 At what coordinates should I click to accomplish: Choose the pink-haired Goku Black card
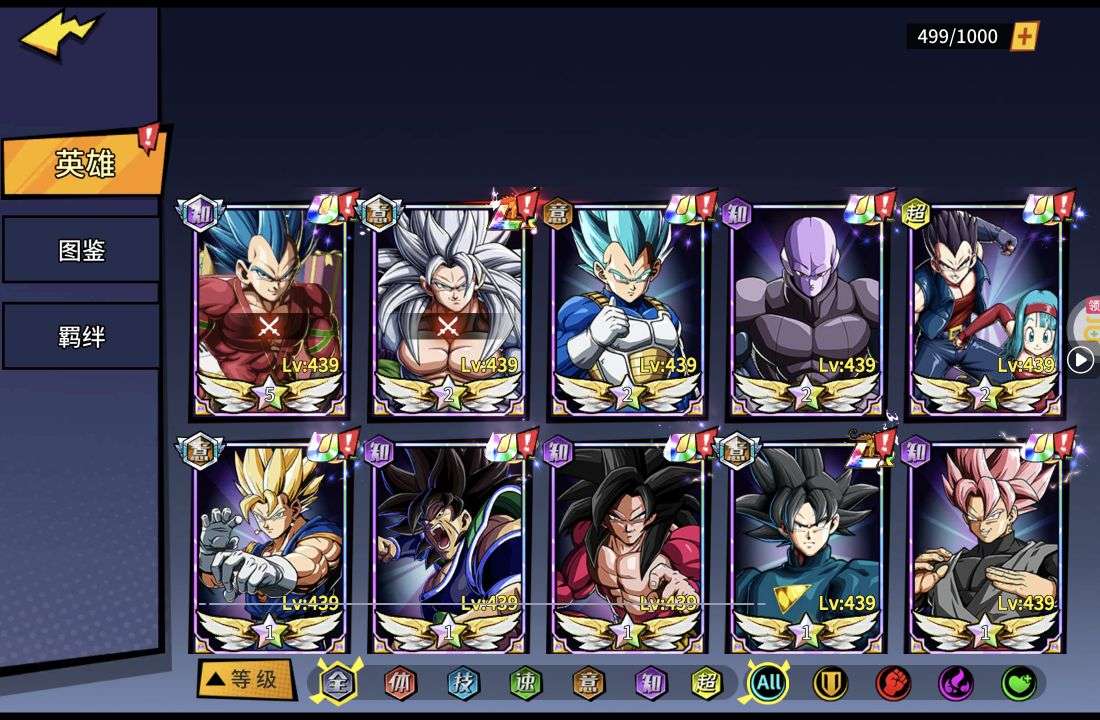click(986, 545)
